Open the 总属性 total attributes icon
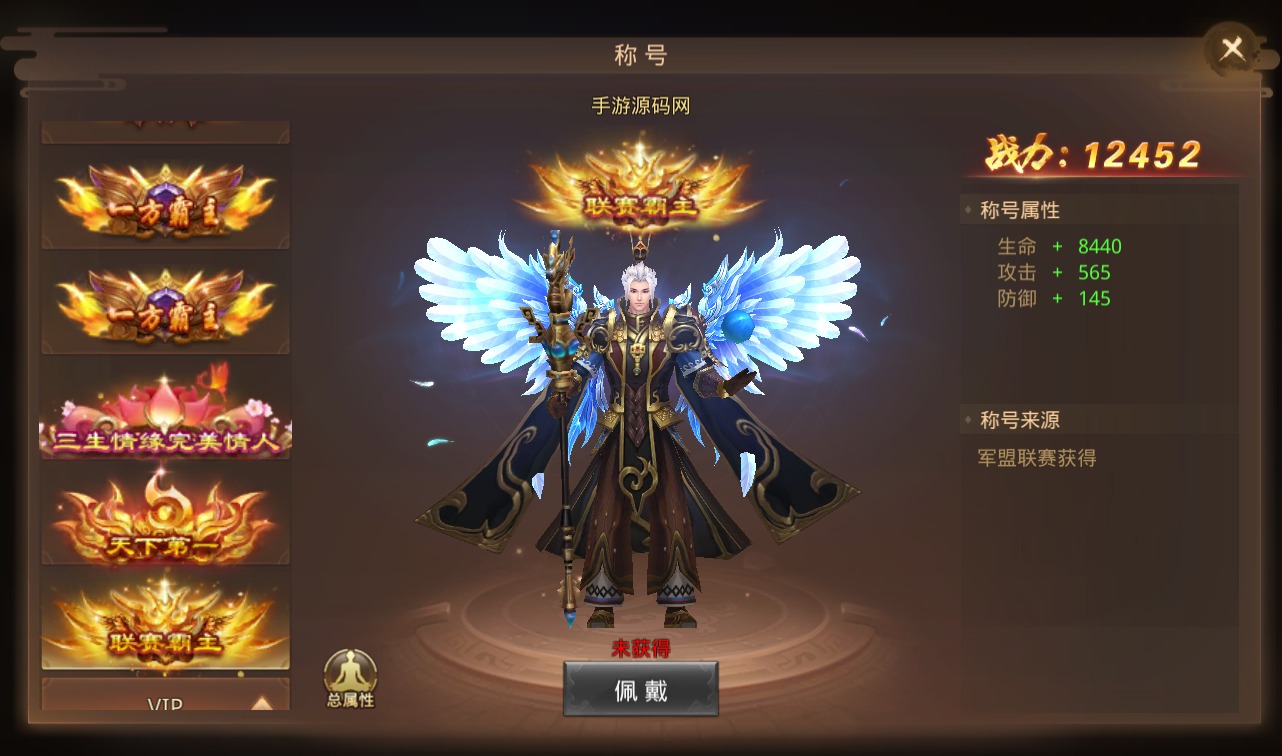1282x756 pixels. tap(350, 678)
